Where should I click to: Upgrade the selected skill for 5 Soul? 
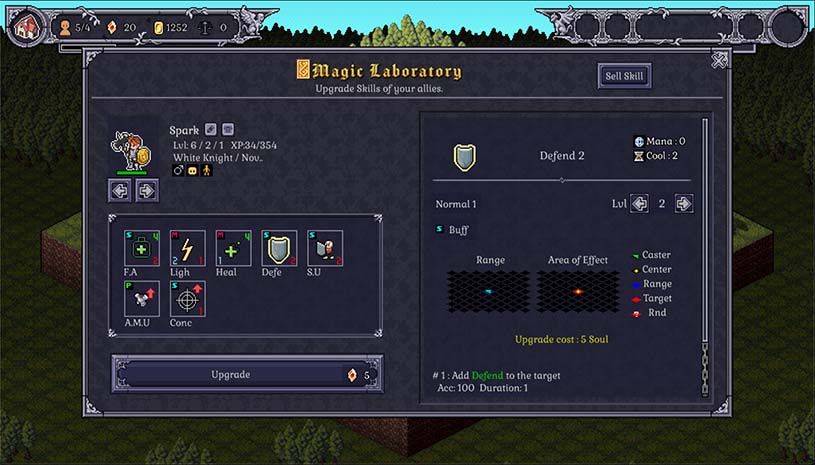[247, 375]
